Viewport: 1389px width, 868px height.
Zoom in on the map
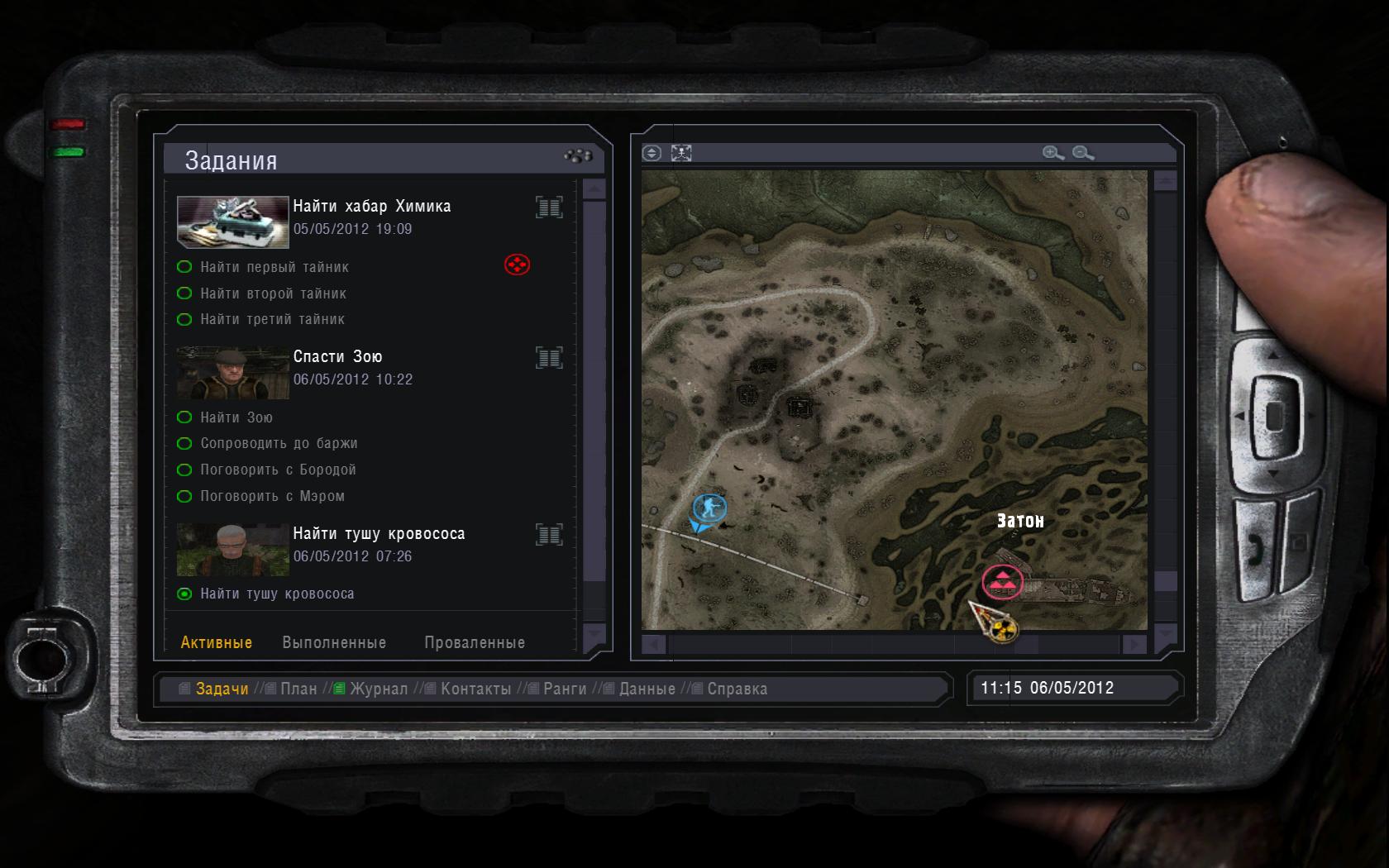click(x=1052, y=153)
